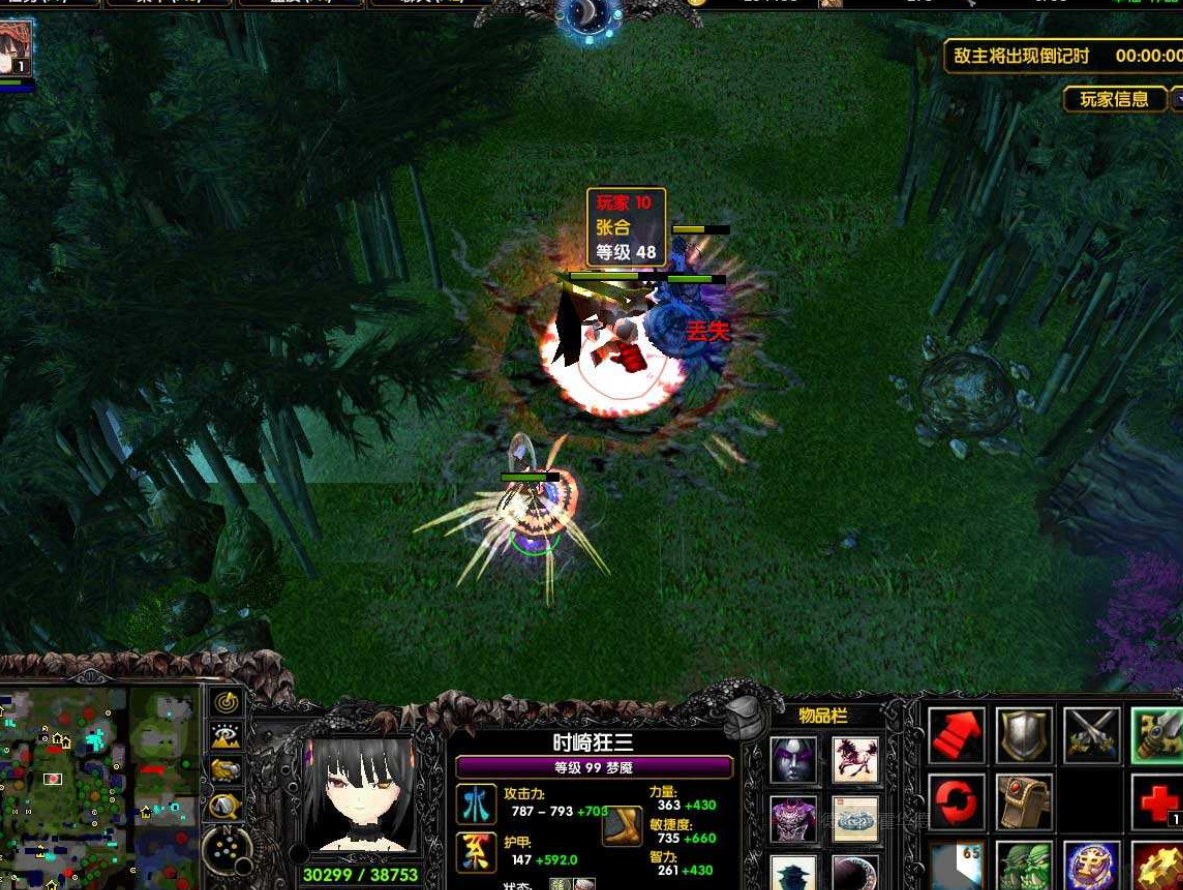This screenshot has height=890, width=1183.
Task: Activate the two green orc heads ability
Action: point(1024,866)
